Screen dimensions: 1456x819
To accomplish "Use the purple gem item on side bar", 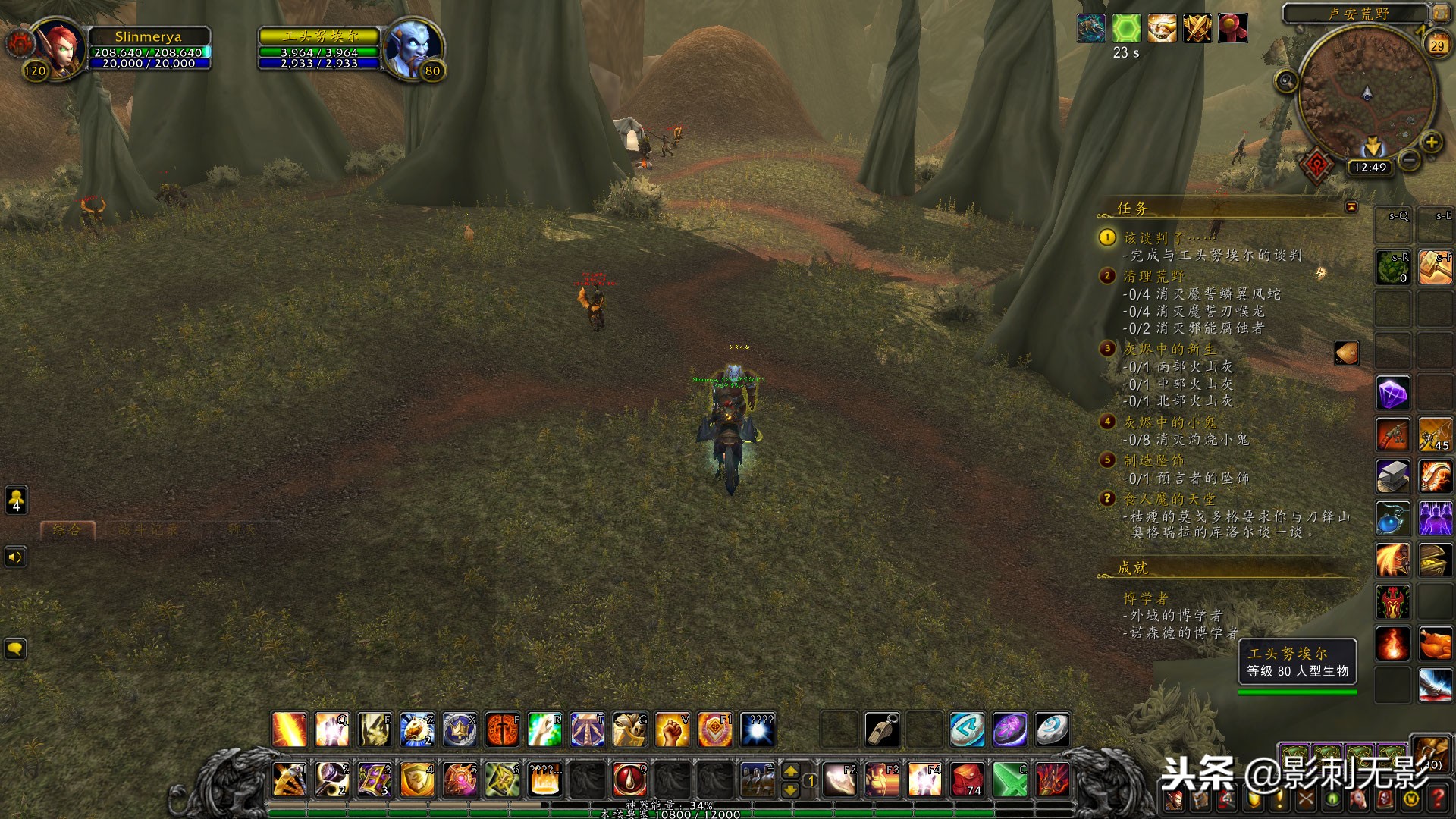I will click(1393, 394).
